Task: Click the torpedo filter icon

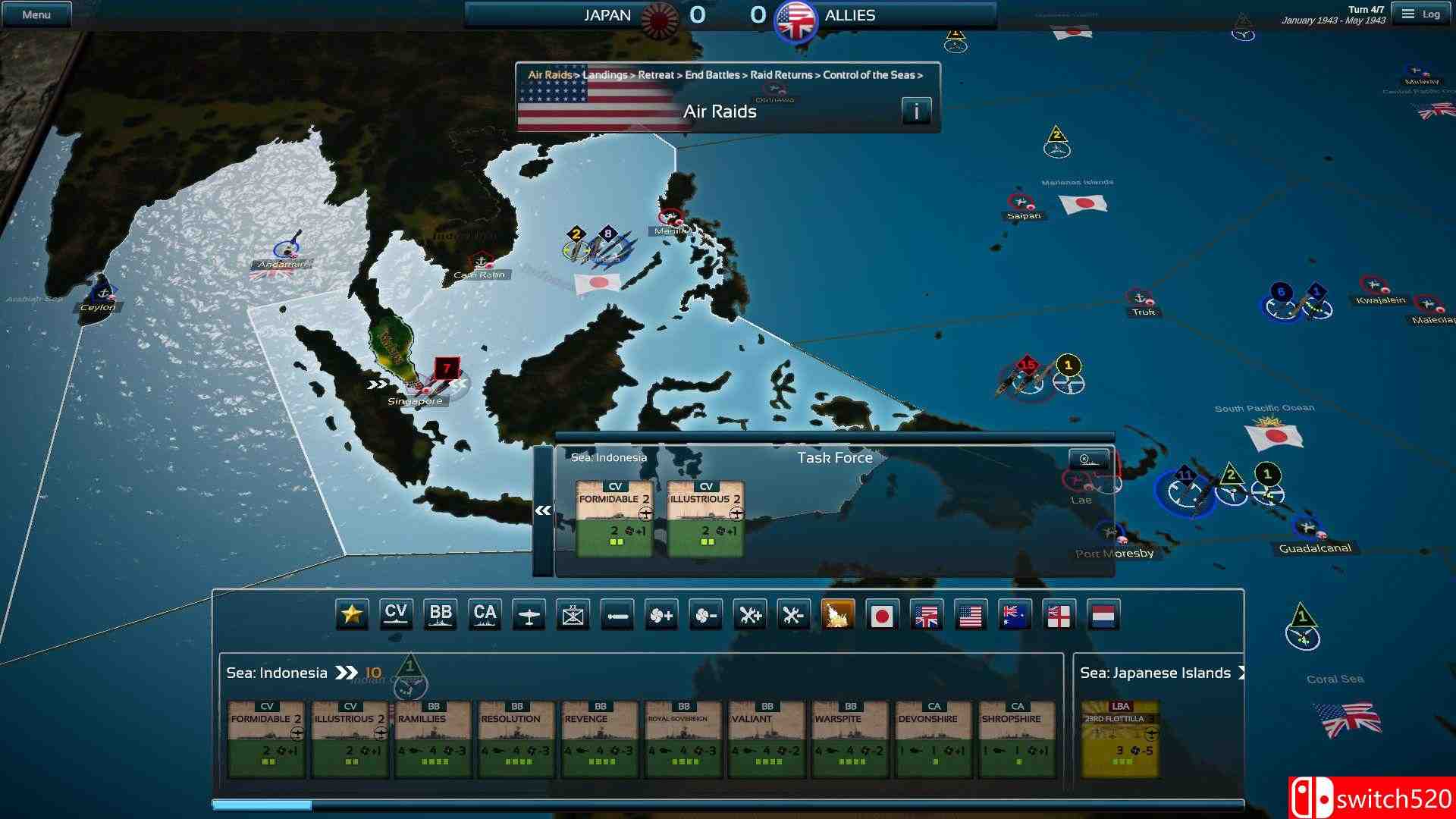Action: (618, 616)
